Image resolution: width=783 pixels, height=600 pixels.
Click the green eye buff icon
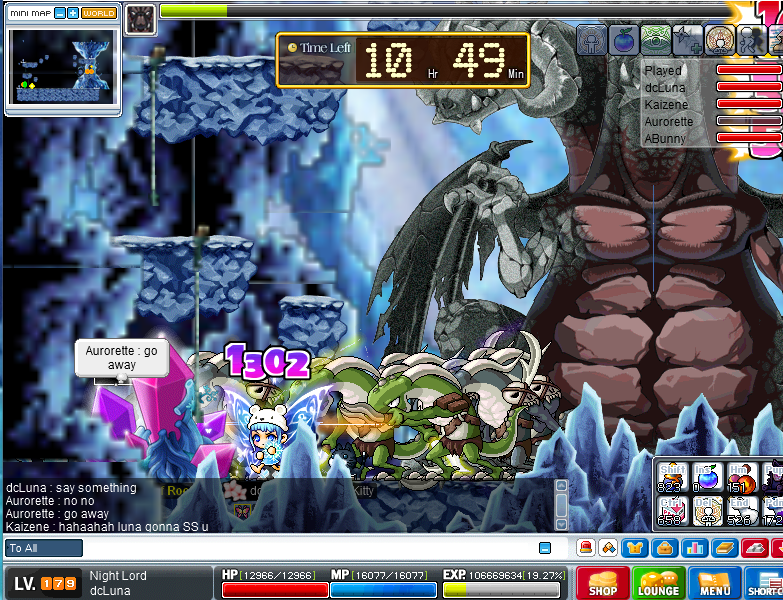(x=655, y=40)
